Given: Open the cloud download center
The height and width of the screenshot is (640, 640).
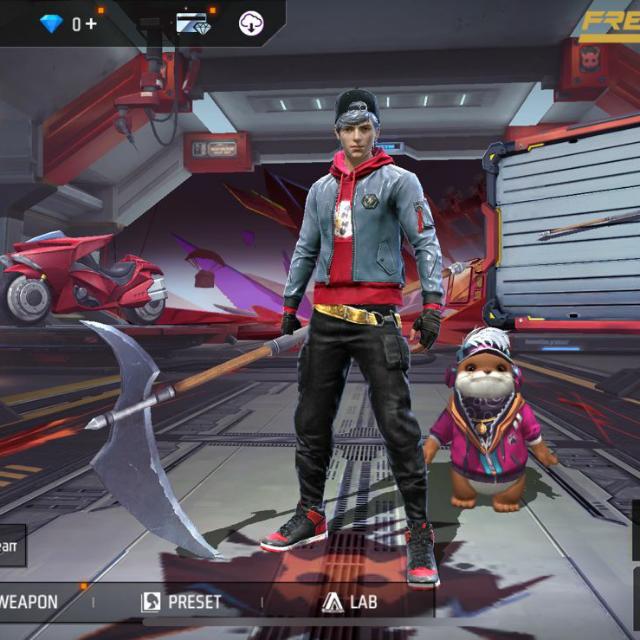Looking at the screenshot, I should (x=251, y=23).
